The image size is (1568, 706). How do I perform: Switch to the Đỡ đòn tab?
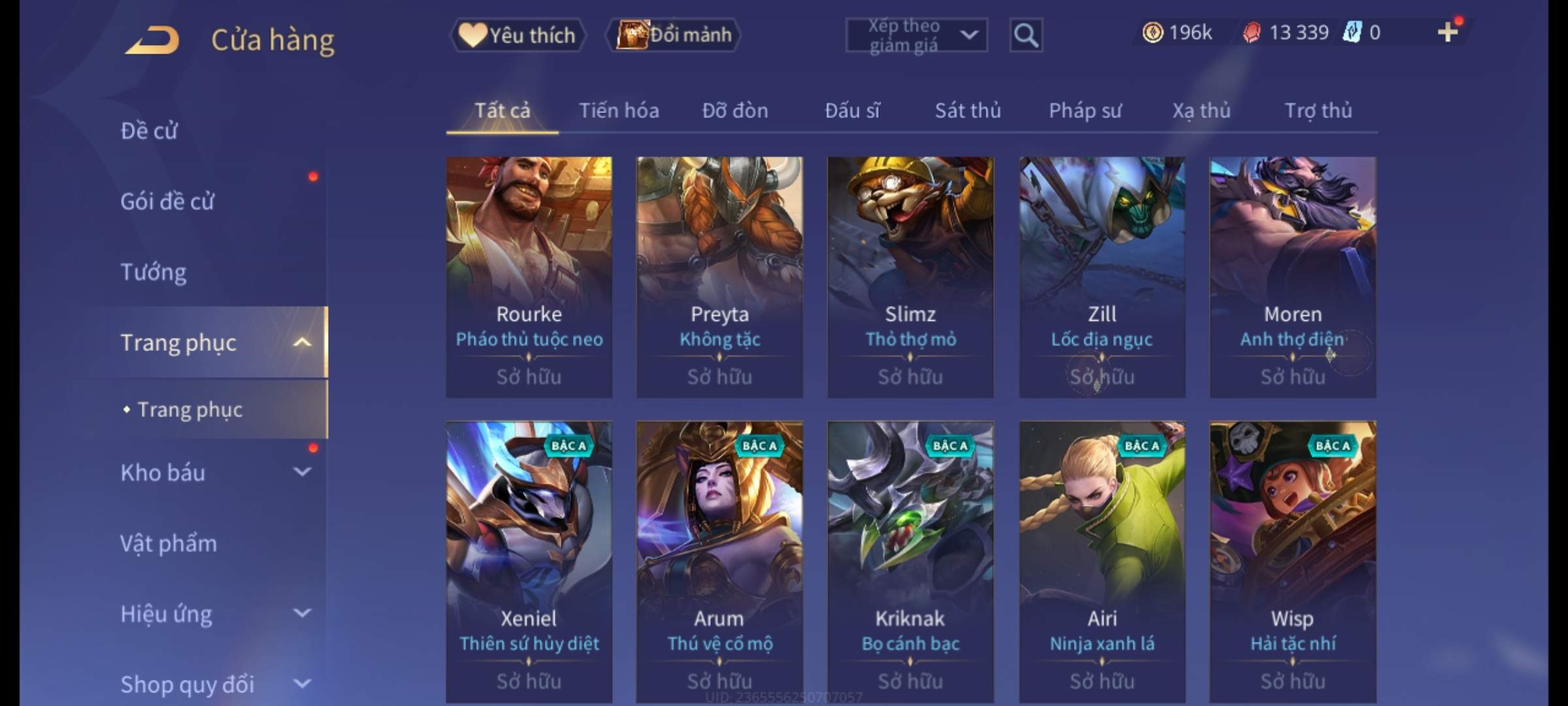pos(735,110)
